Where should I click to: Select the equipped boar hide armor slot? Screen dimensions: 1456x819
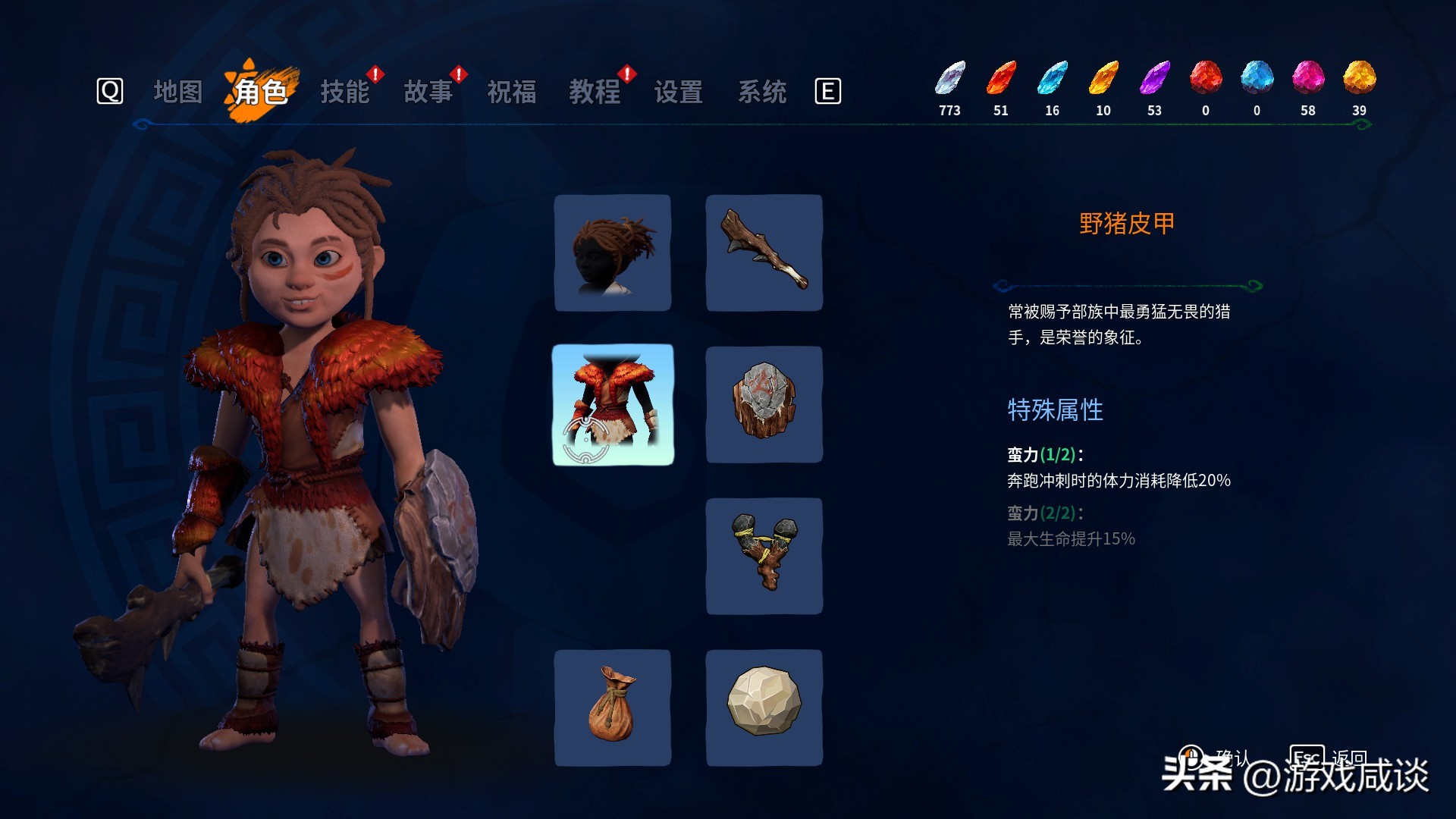613,404
